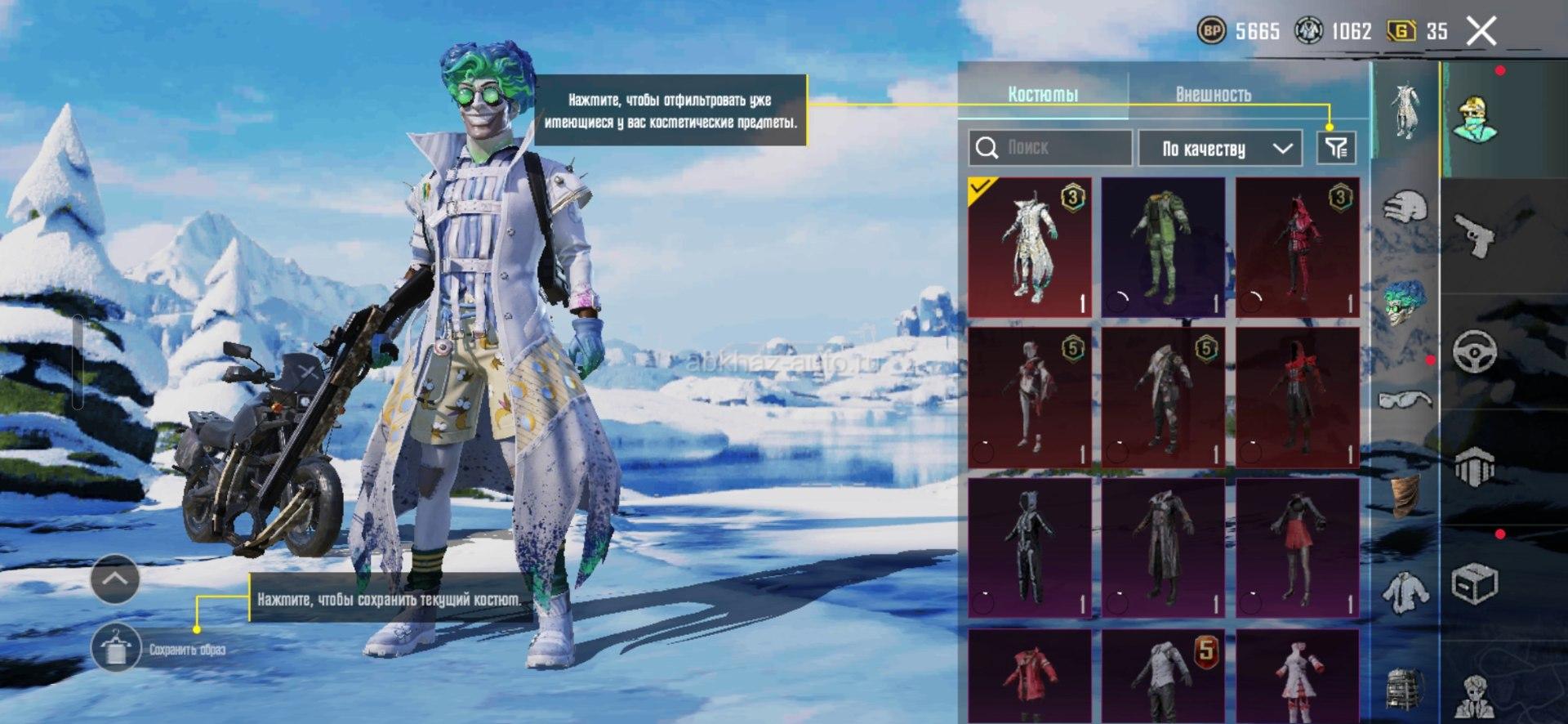Close the inventory with the X button
Image resolution: width=1568 pixels, height=724 pixels.
1481,32
